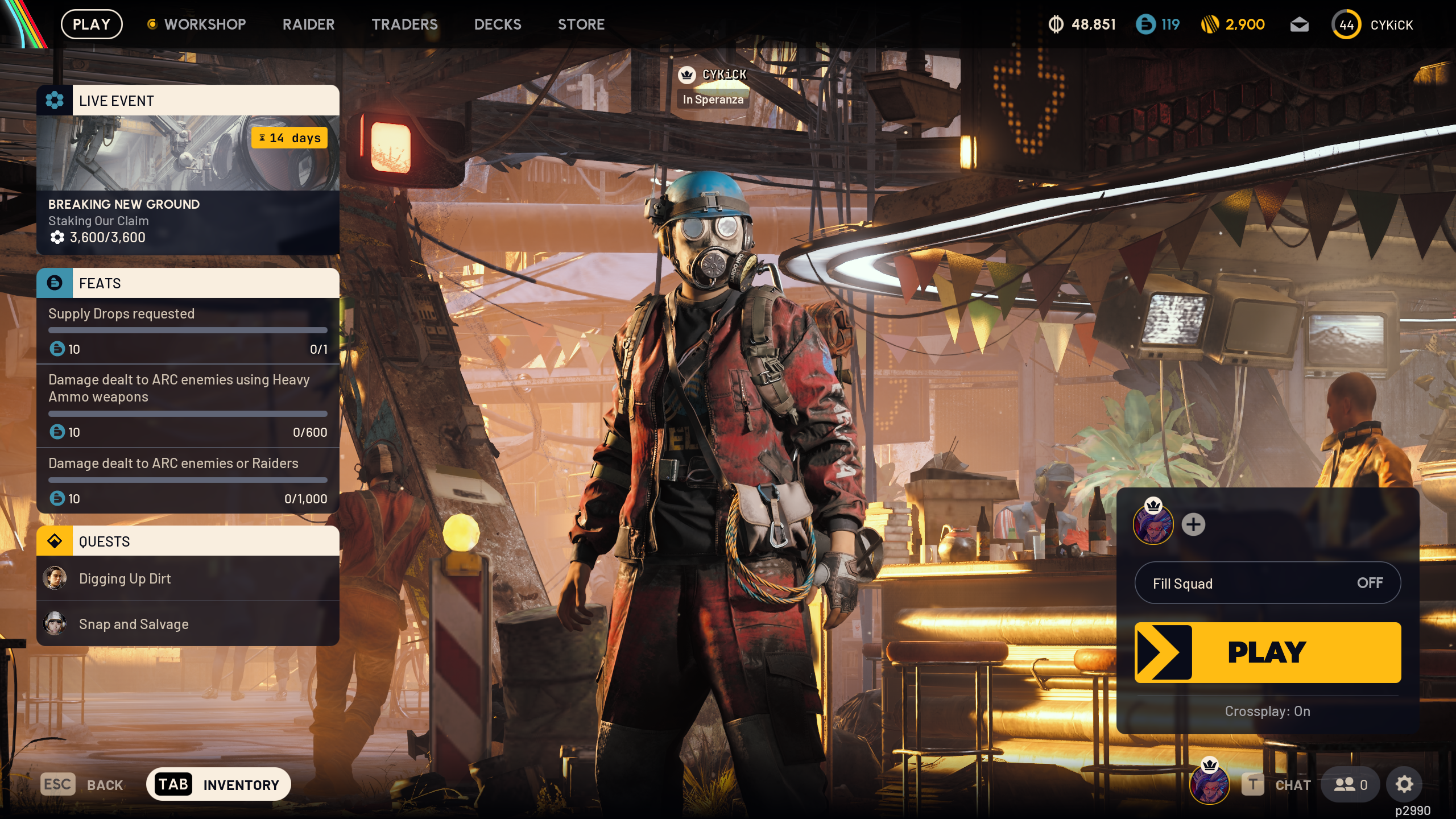Image resolution: width=1456 pixels, height=819 pixels.
Task: Go to the Traders tab
Action: pyautogui.click(x=404, y=24)
